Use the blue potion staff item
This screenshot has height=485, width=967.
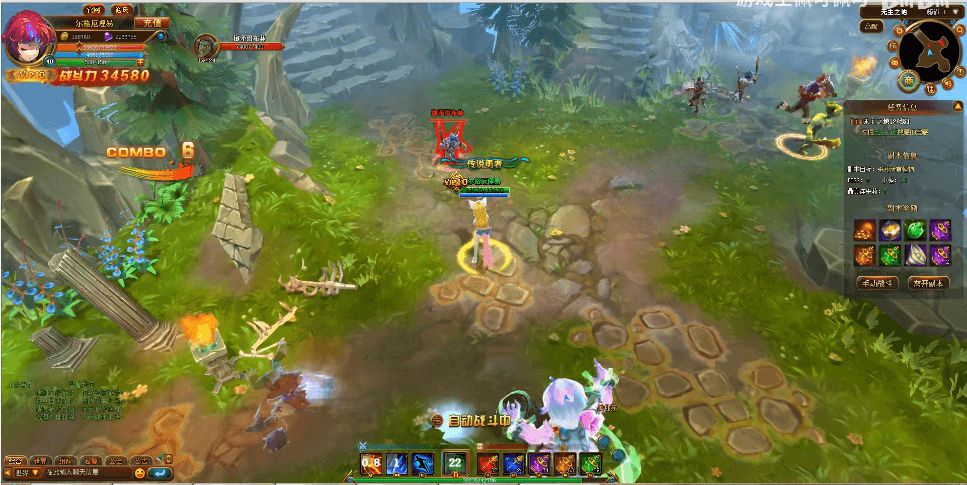[x=514, y=463]
